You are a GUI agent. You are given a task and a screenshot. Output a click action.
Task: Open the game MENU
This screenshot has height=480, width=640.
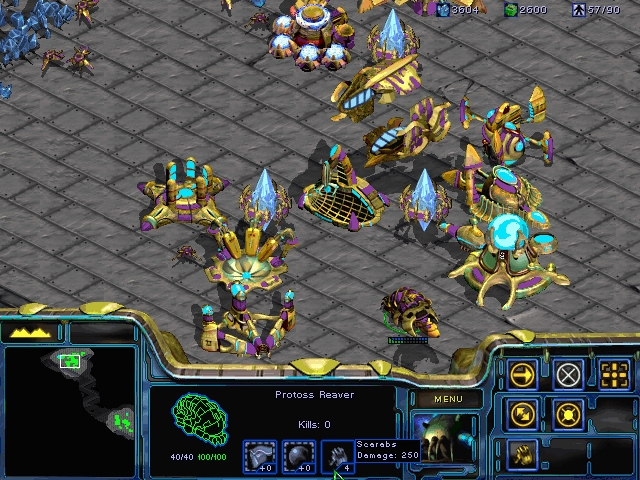(x=447, y=400)
